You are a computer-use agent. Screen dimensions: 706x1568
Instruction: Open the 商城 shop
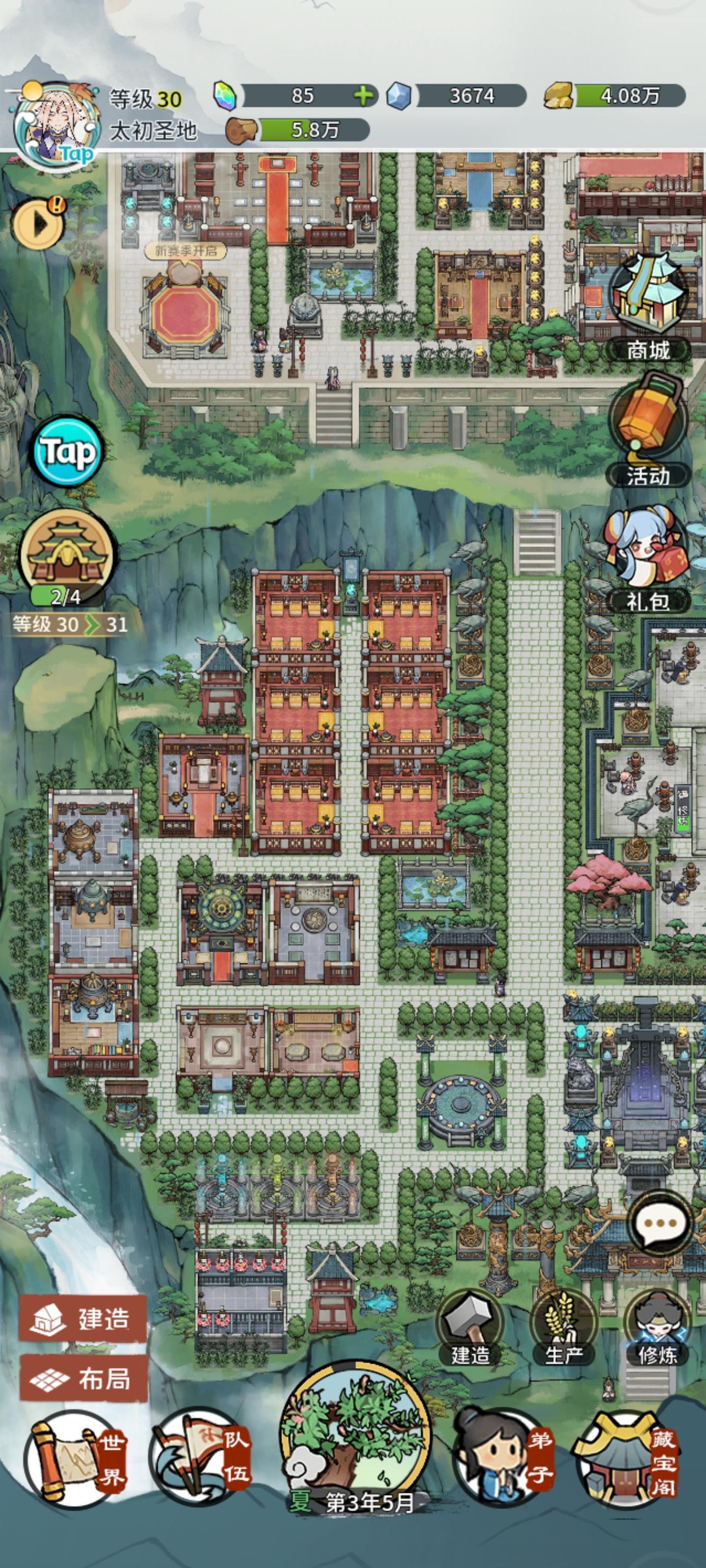(648, 298)
